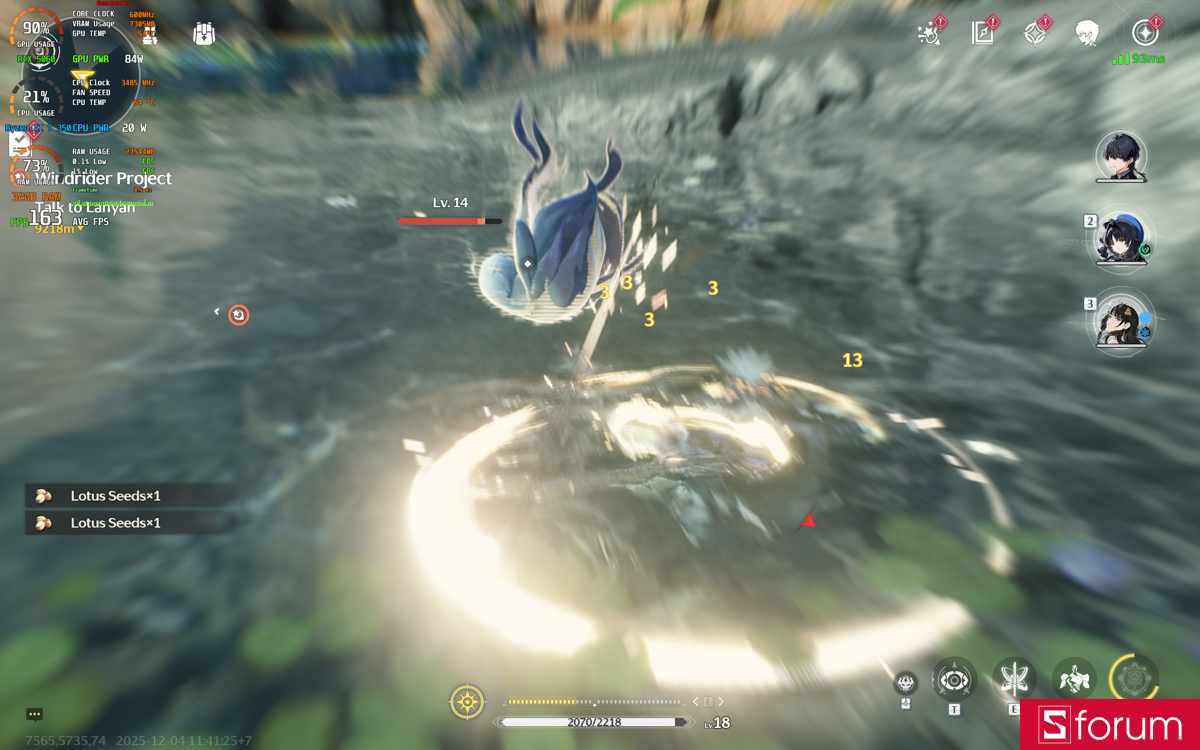This screenshot has width=1200, height=750.
Task: Open the chat speech bubble button
Action: [x=35, y=714]
